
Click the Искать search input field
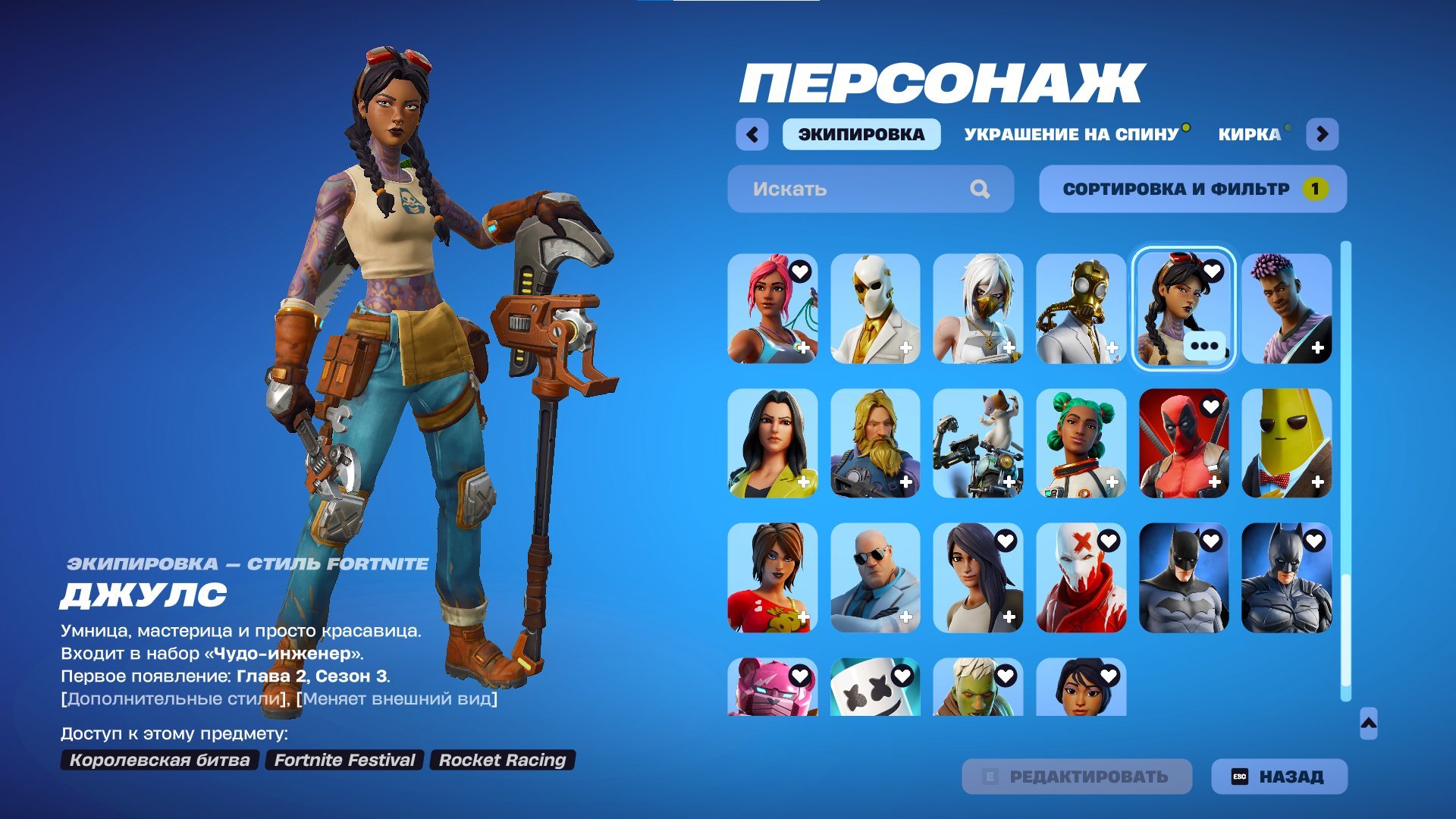pos(834,189)
